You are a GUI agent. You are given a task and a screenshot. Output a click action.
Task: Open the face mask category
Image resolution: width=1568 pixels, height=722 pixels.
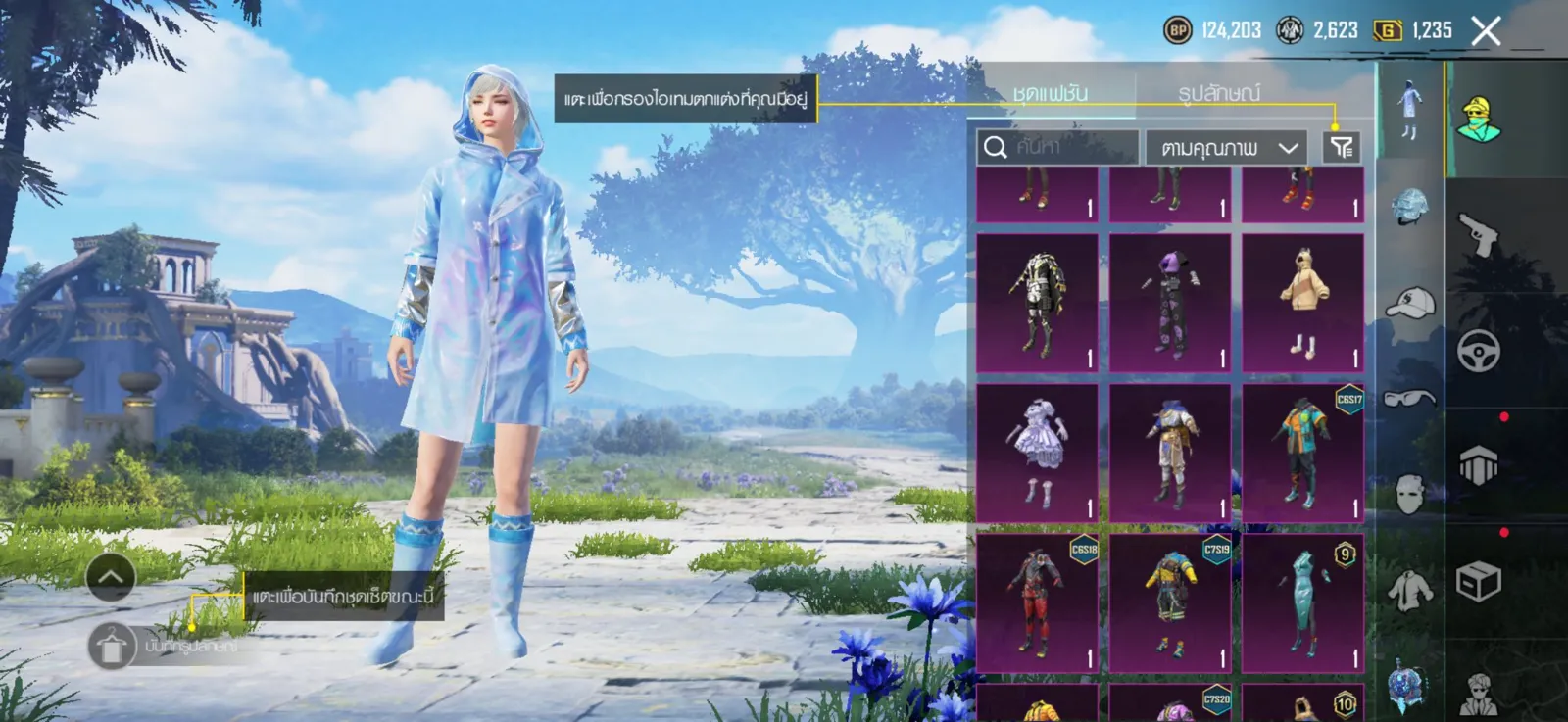(x=1409, y=494)
